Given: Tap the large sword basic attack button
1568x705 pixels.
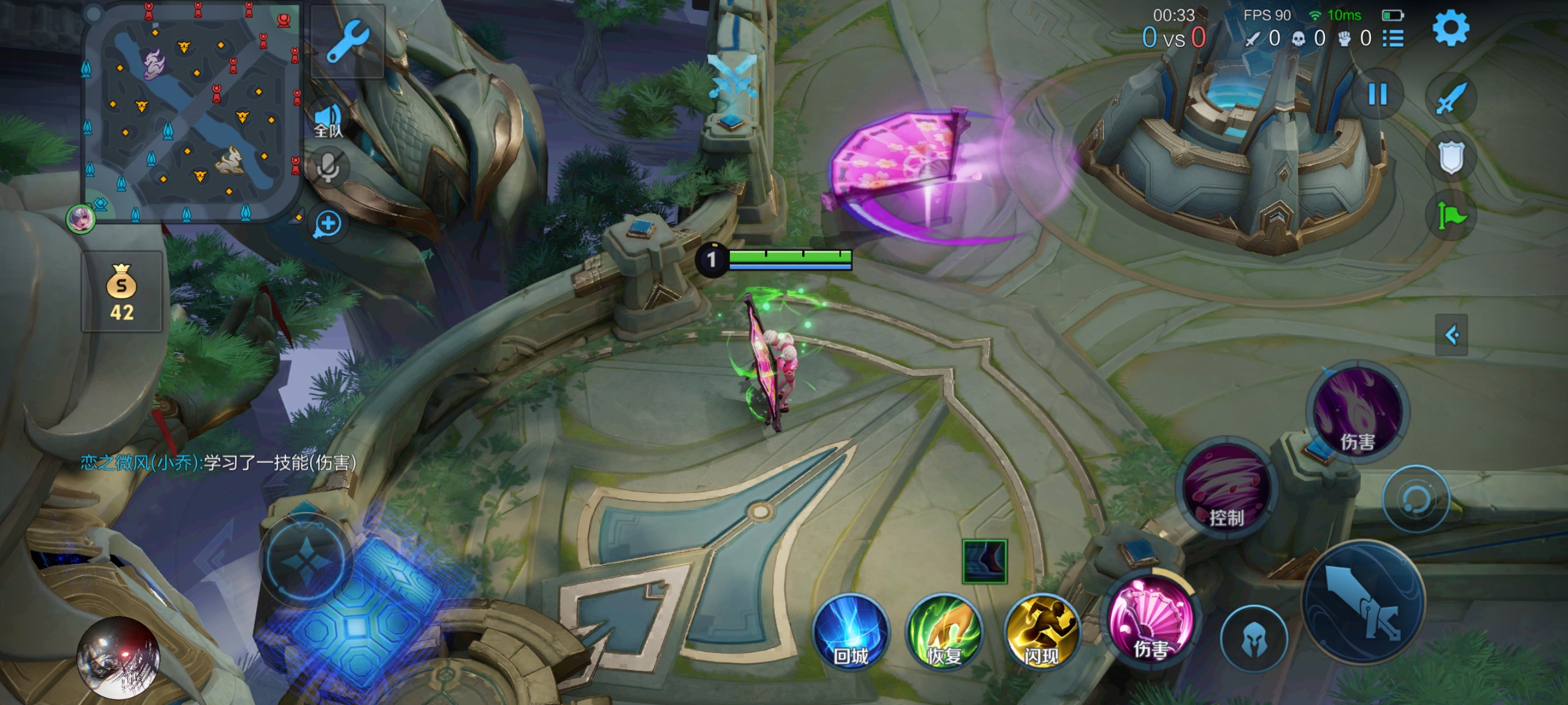Looking at the screenshot, I should tap(1363, 602).
